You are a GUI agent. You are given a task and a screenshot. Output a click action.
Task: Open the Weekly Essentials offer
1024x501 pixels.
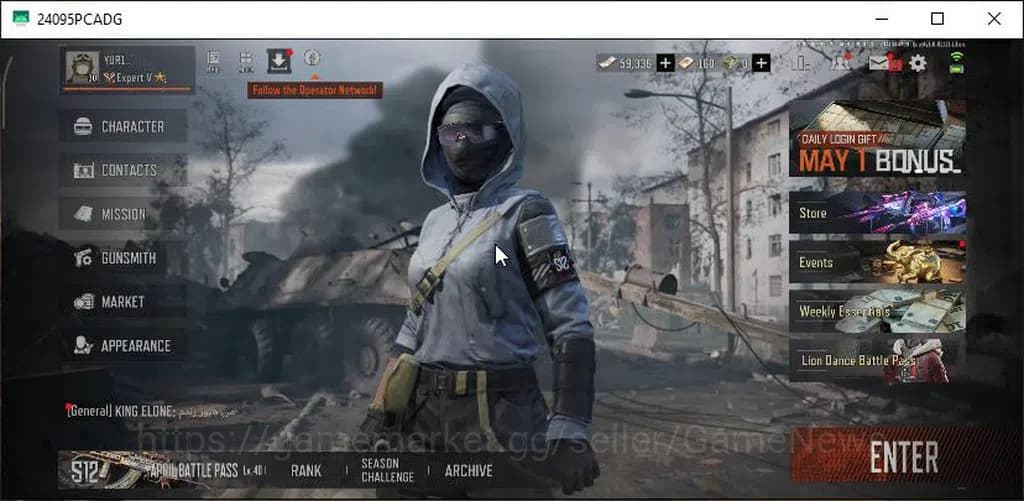point(877,311)
